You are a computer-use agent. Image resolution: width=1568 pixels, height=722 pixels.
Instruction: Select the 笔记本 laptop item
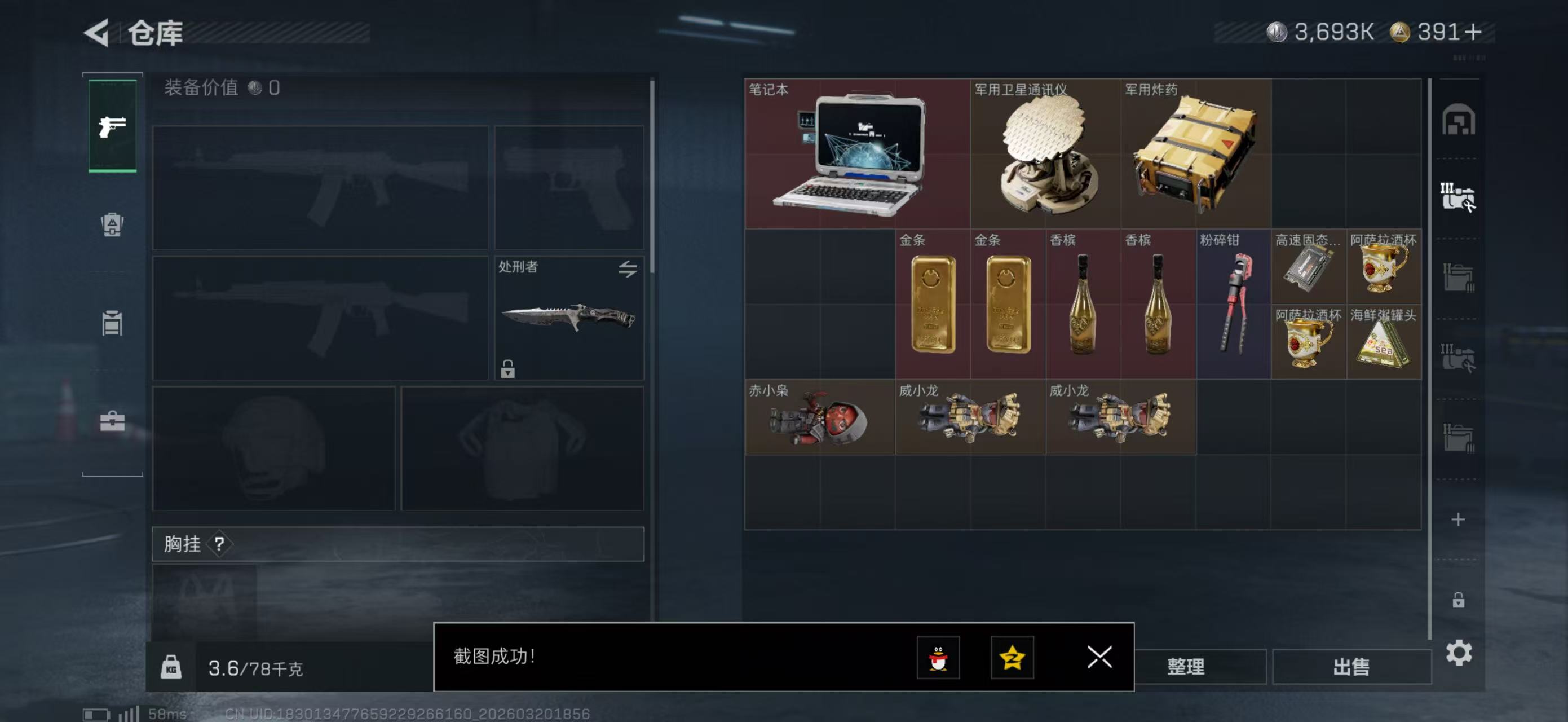[857, 154]
